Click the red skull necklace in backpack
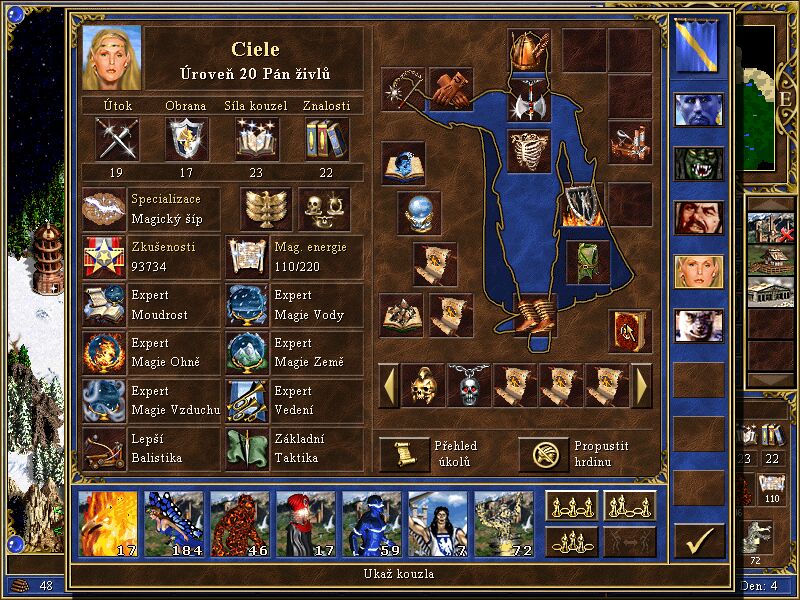The image size is (800, 600). pos(468,385)
